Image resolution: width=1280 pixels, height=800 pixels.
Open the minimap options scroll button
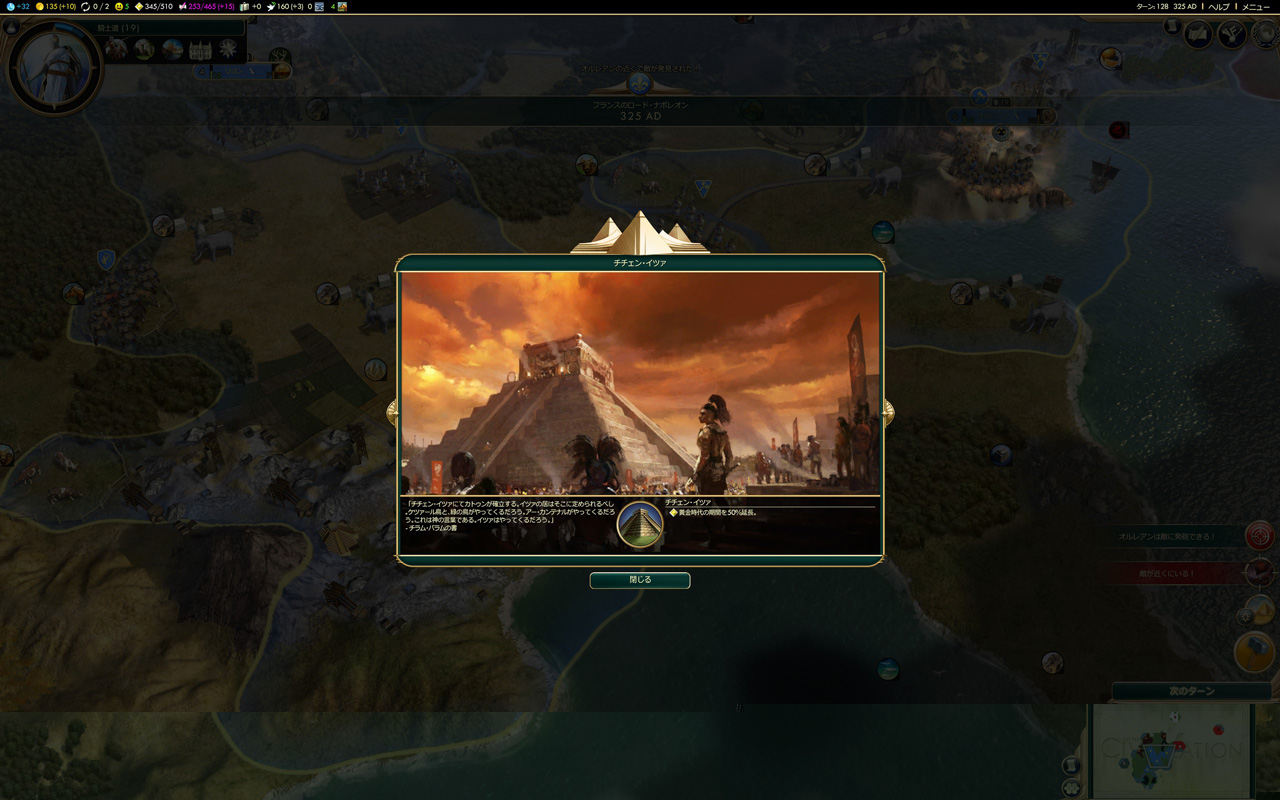1071,765
